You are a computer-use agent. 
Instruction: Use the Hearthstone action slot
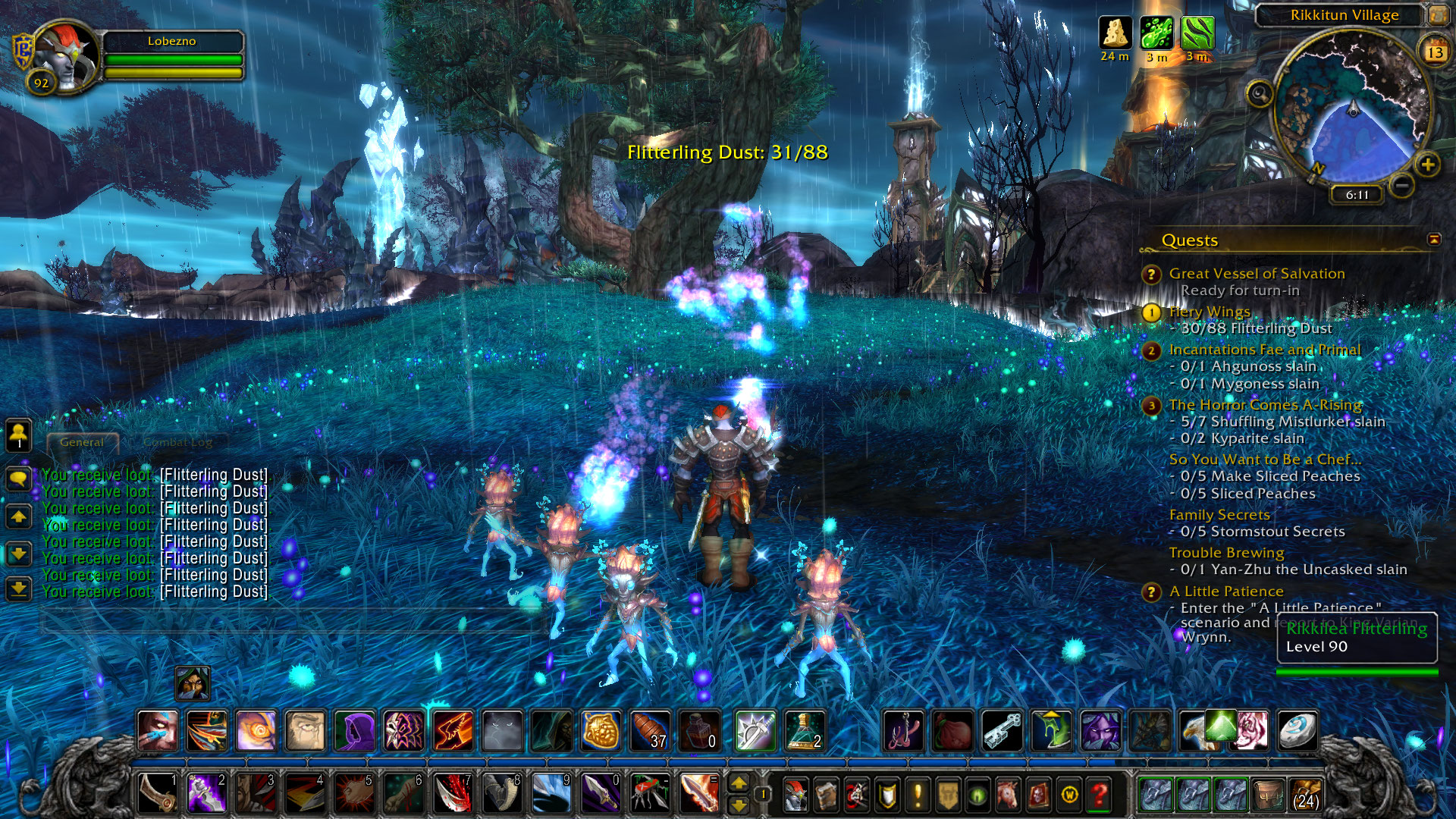[x=1297, y=731]
